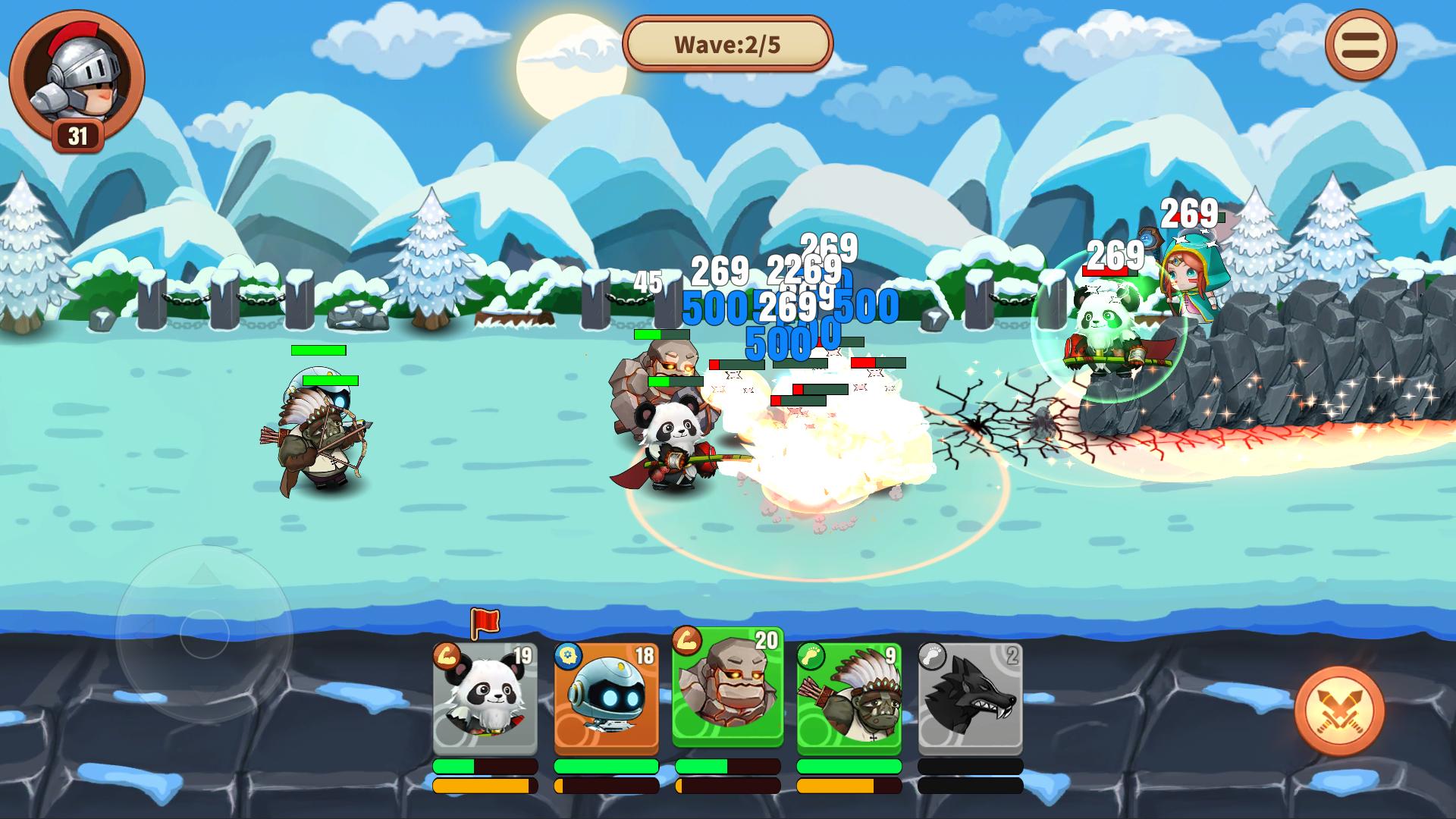Tap the knight player avatar
This screenshot has width=1456, height=819.
[77, 74]
